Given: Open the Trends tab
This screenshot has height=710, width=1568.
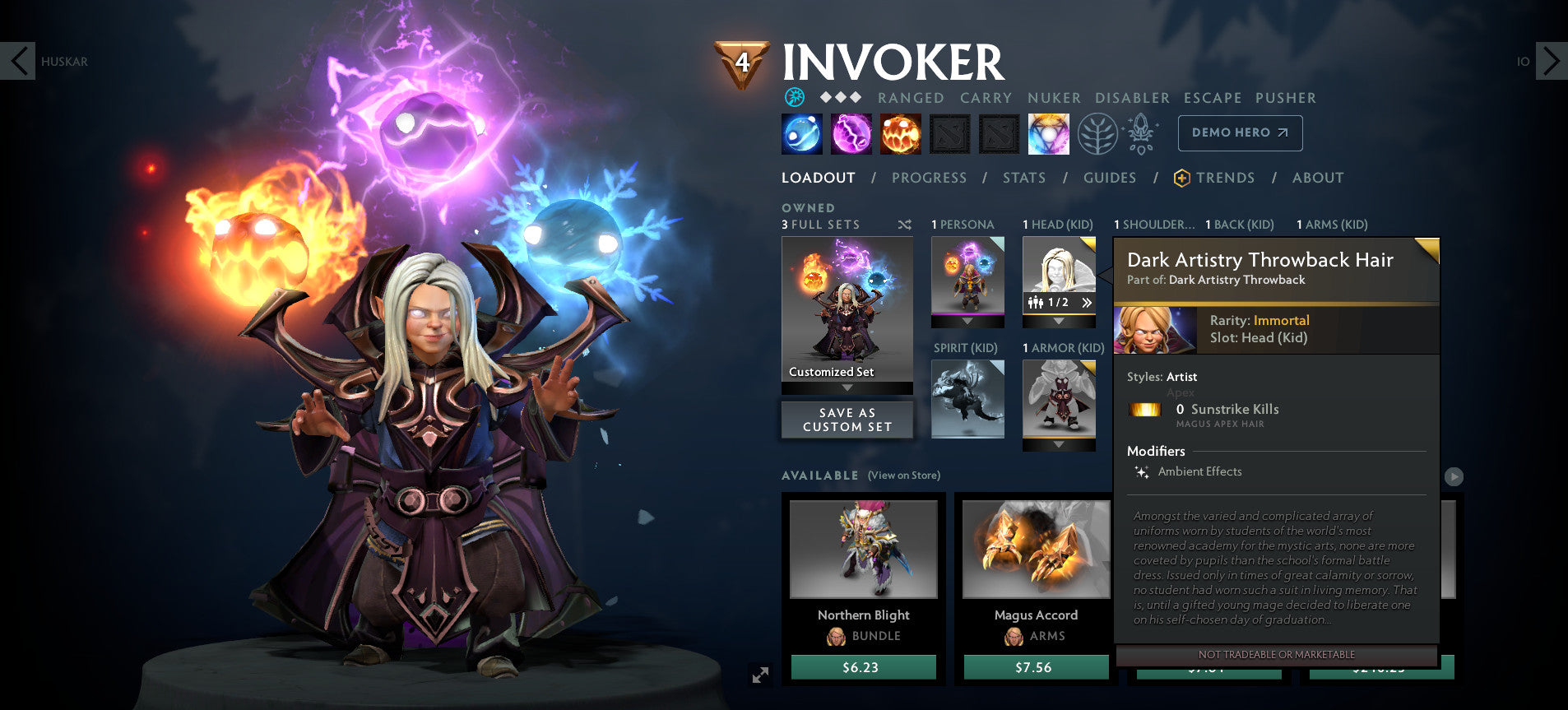Looking at the screenshot, I should (1227, 178).
